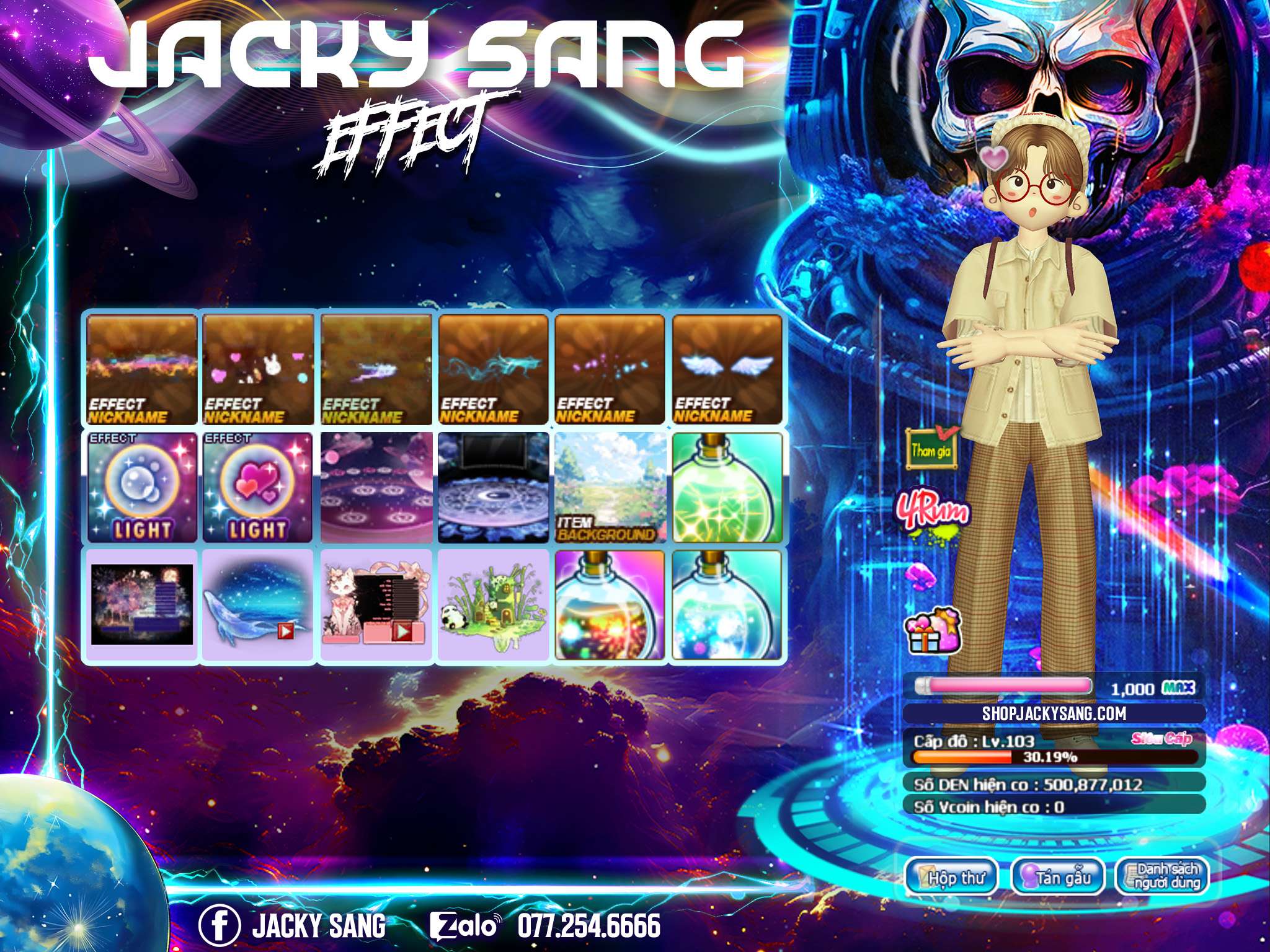Select the angel wings nickname effect
This screenshot has width=1270, height=952.
pyautogui.click(x=727, y=369)
